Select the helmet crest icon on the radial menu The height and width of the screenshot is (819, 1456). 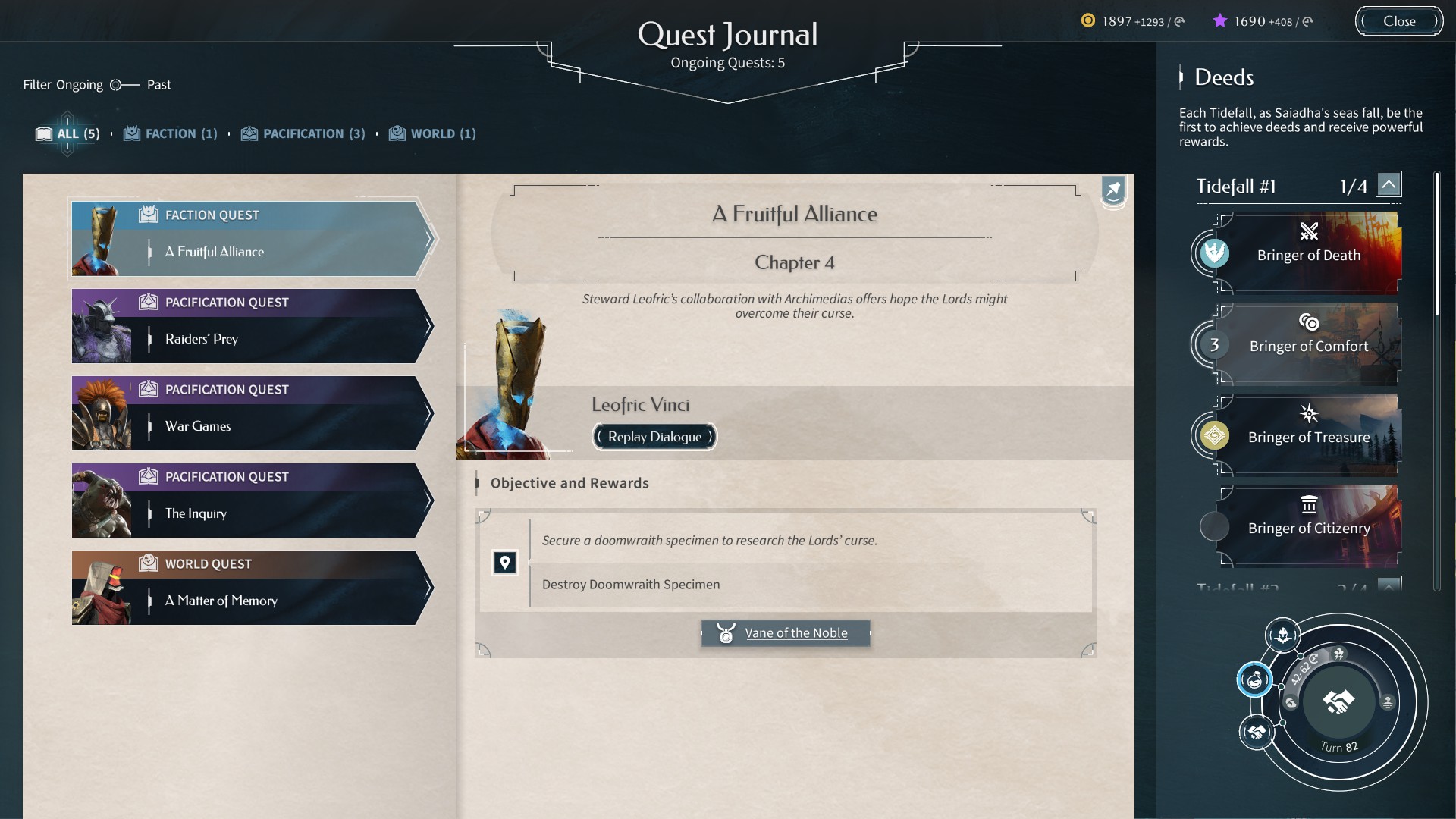coord(1283,635)
